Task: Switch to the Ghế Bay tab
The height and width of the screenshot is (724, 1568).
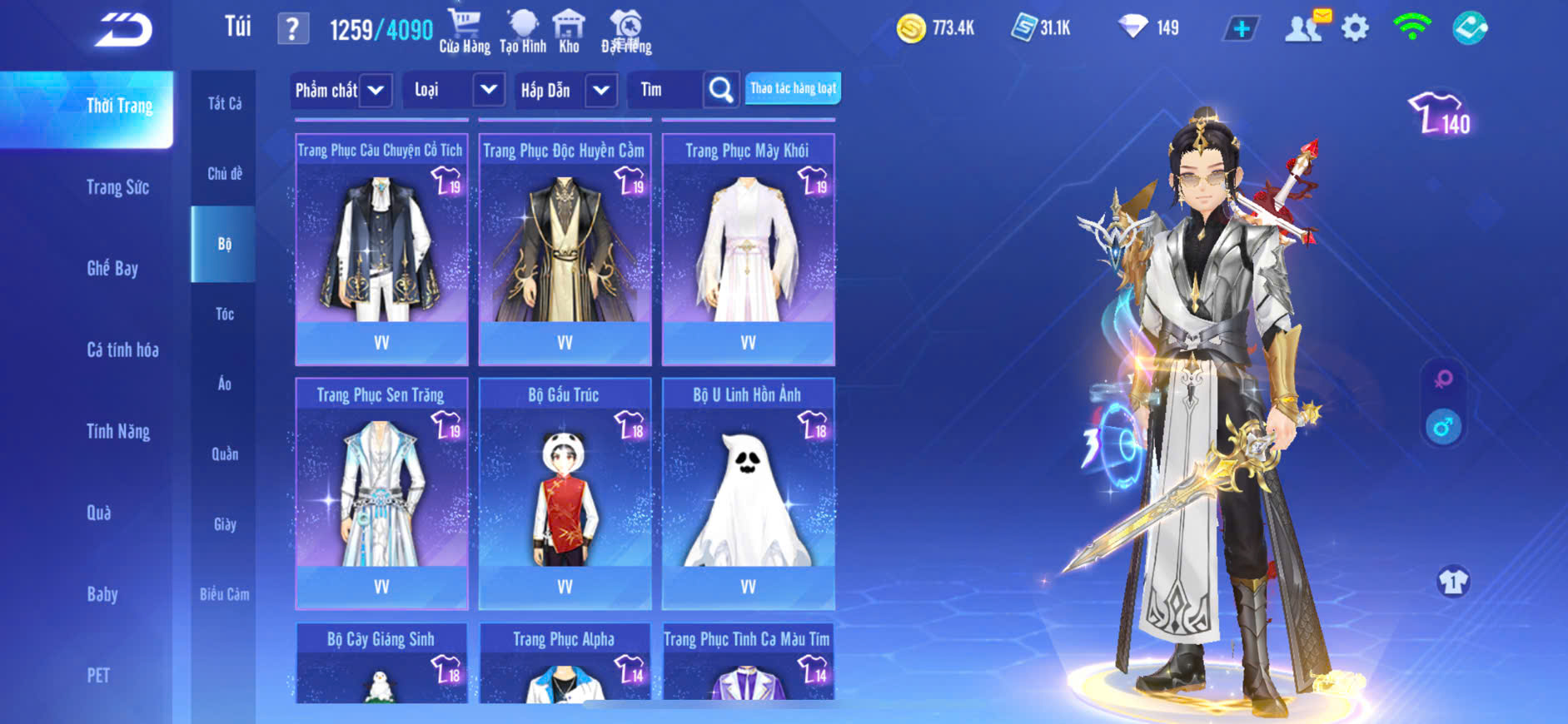Action: coord(112,268)
